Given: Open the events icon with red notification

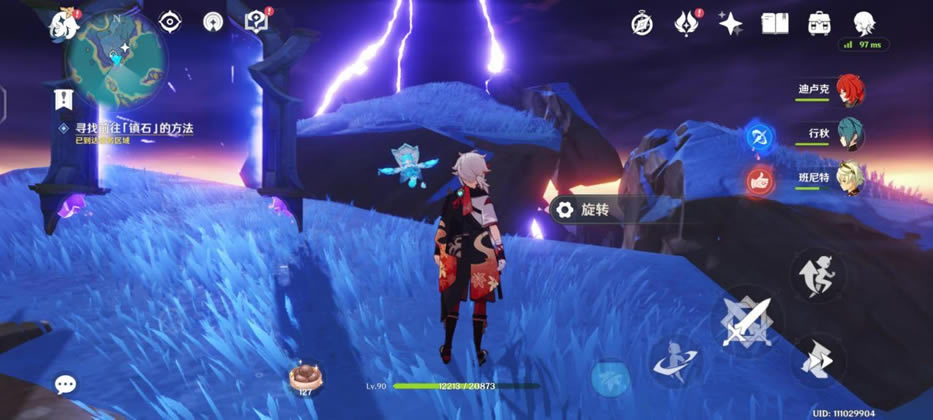Looking at the screenshot, I should (x=687, y=23).
